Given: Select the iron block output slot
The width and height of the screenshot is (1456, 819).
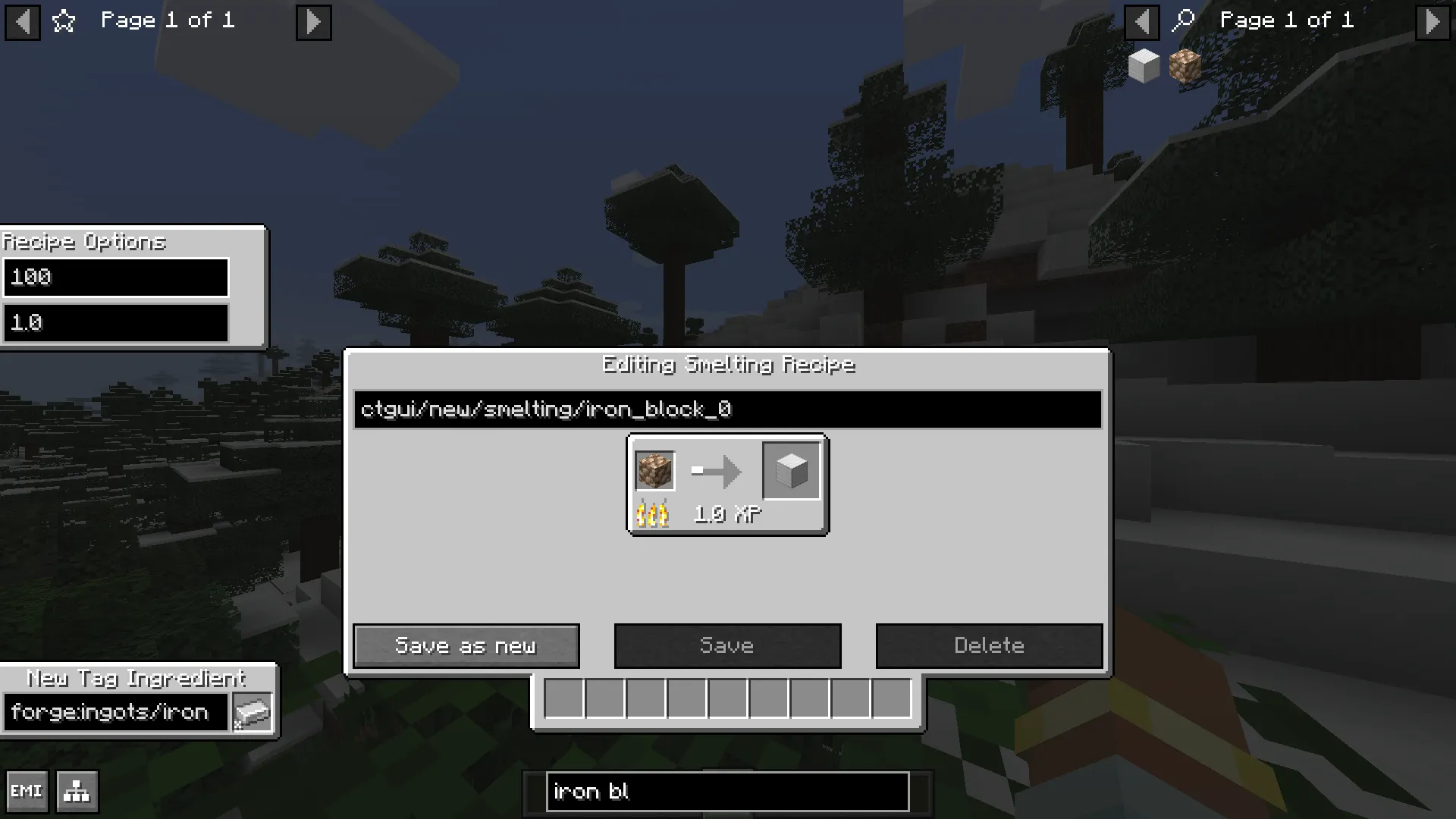Looking at the screenshot, I should point(790,471).
